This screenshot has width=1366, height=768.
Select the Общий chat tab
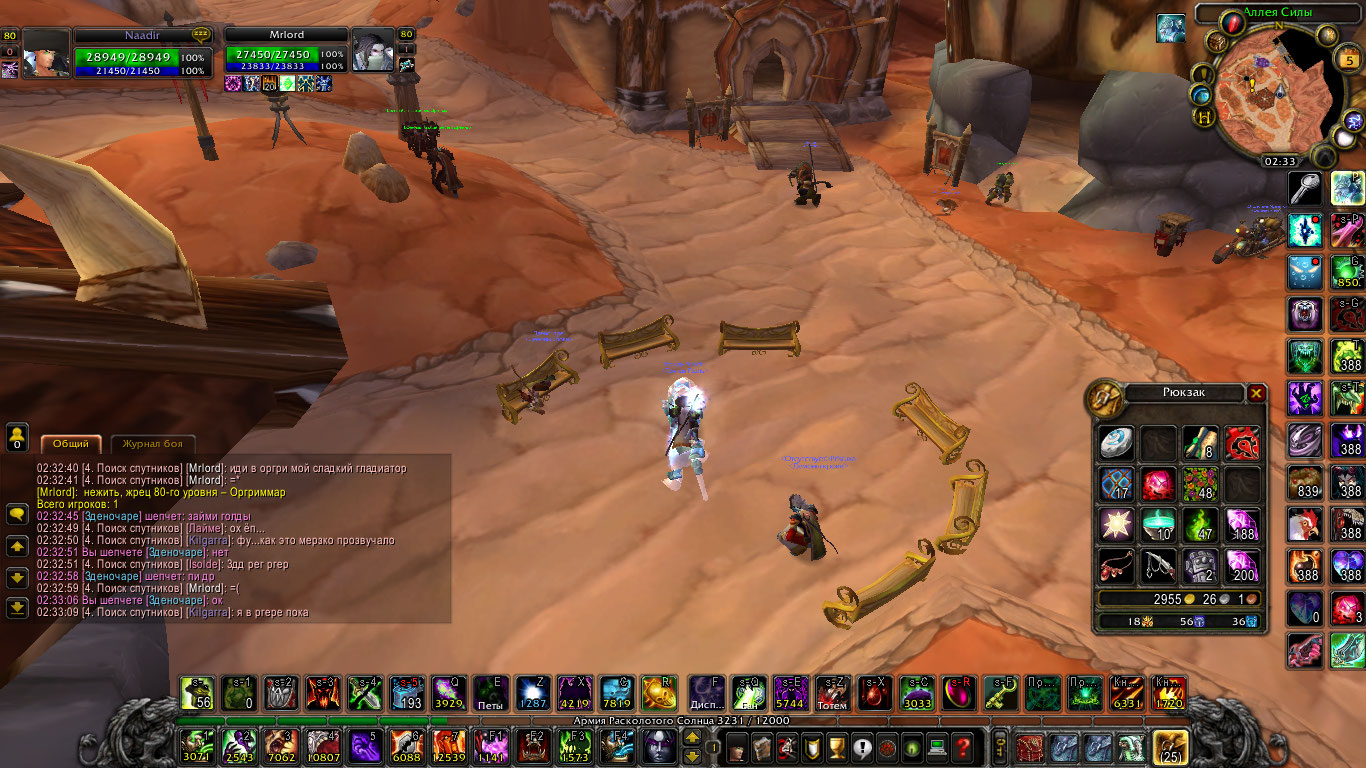[70, 444]
